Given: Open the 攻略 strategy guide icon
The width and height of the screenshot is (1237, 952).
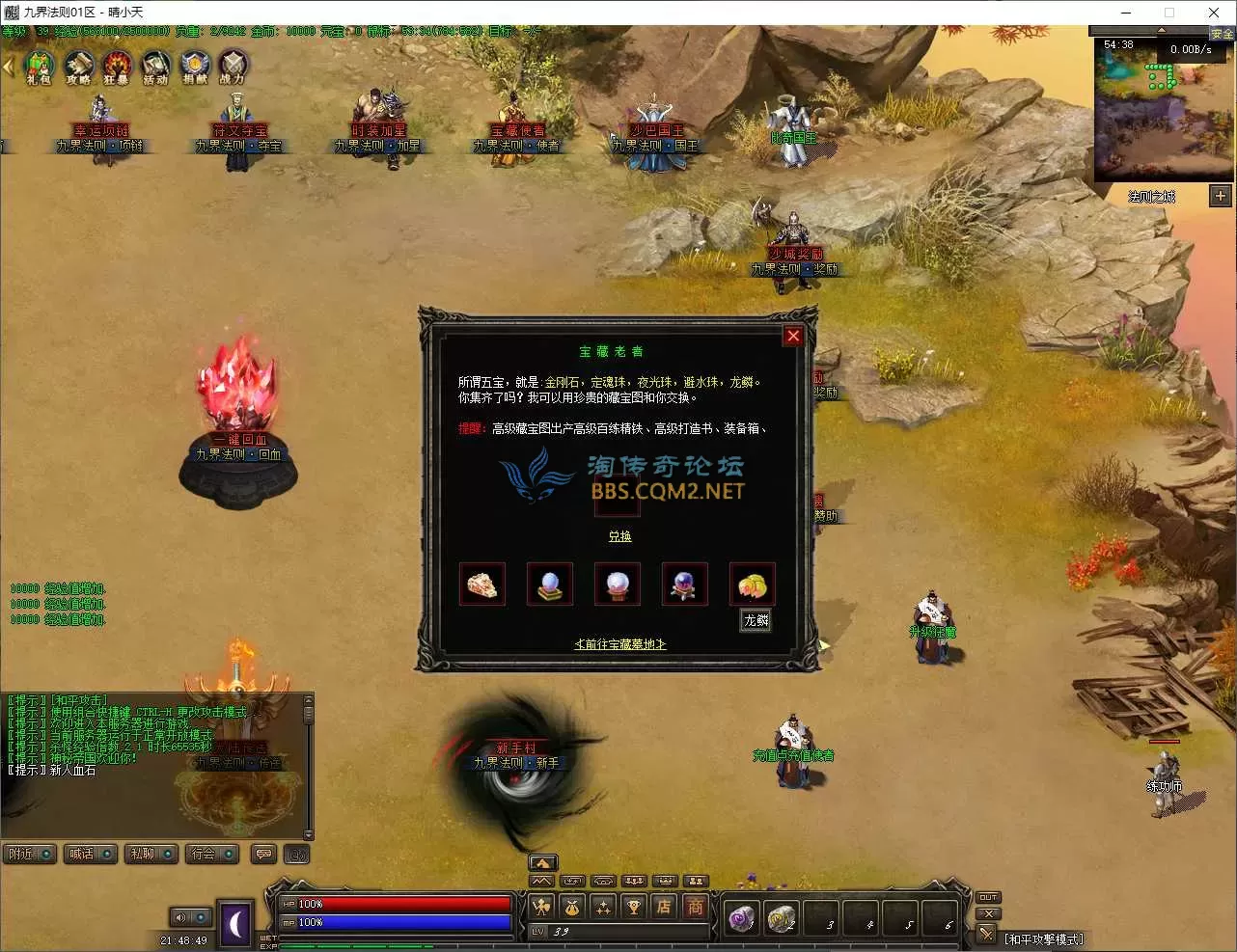Looking at the screenshot, I should coord(78,67).
